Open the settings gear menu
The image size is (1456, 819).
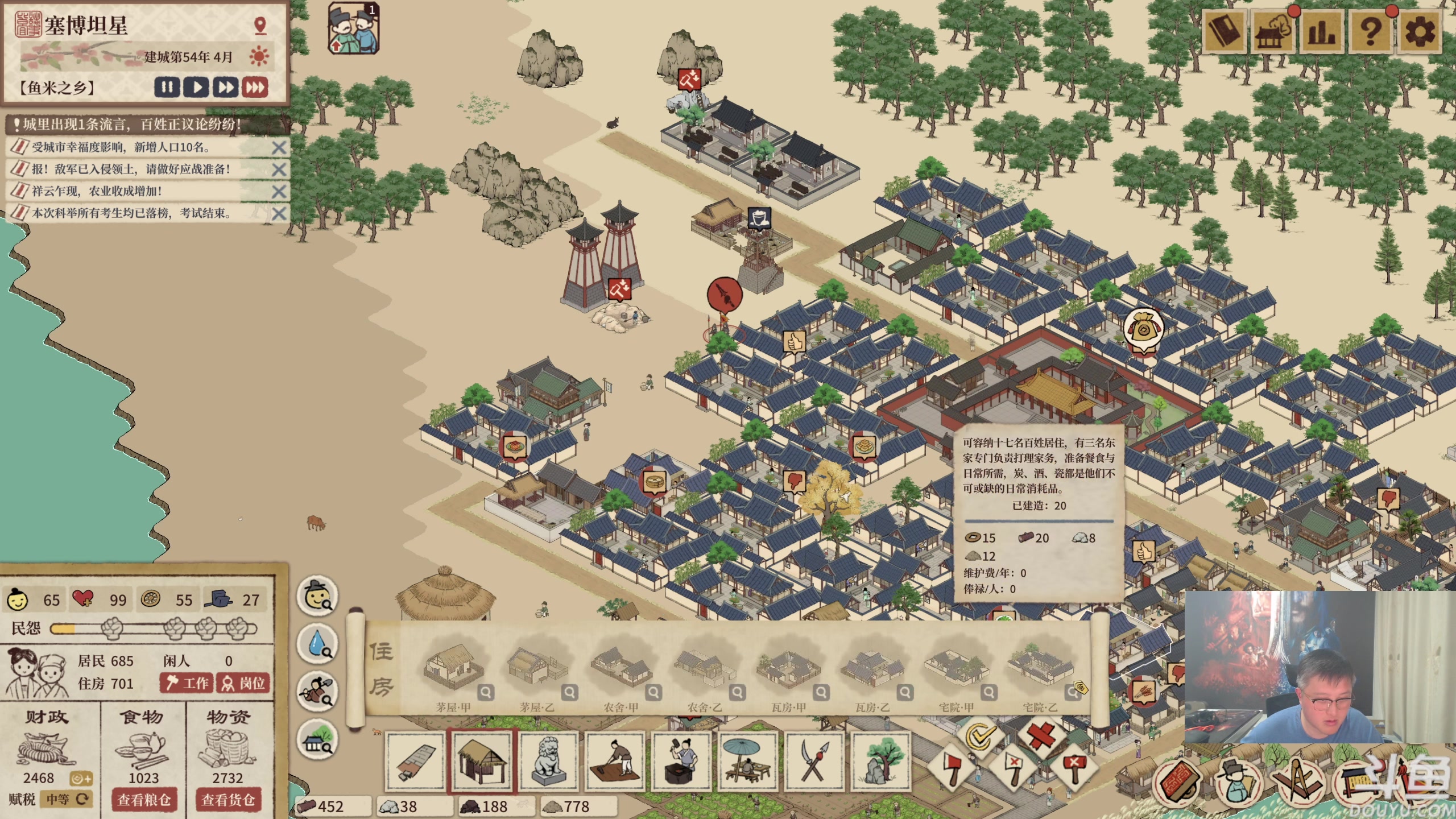1419,32
